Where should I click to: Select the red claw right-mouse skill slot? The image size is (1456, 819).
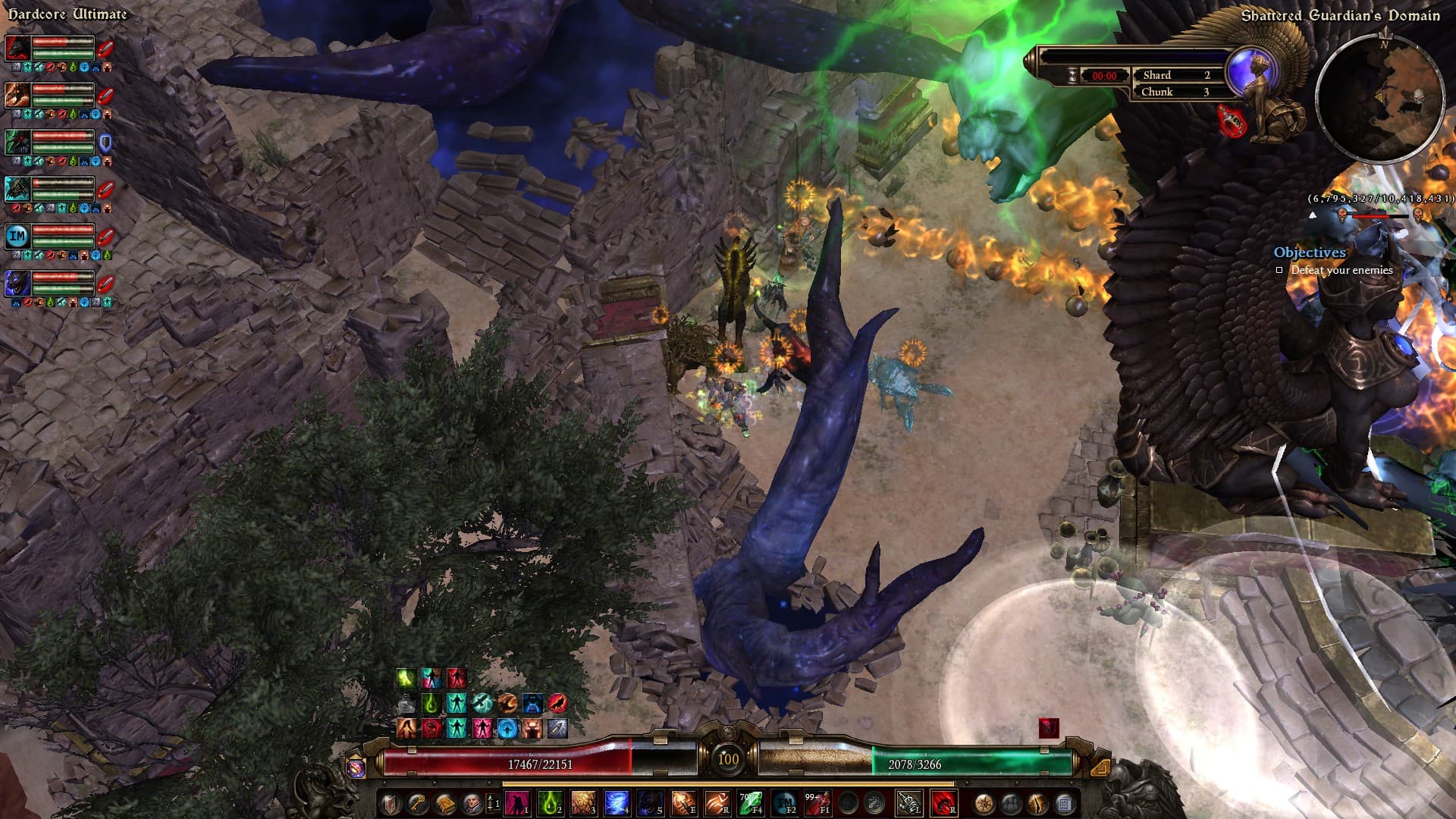tap(943, 802)
